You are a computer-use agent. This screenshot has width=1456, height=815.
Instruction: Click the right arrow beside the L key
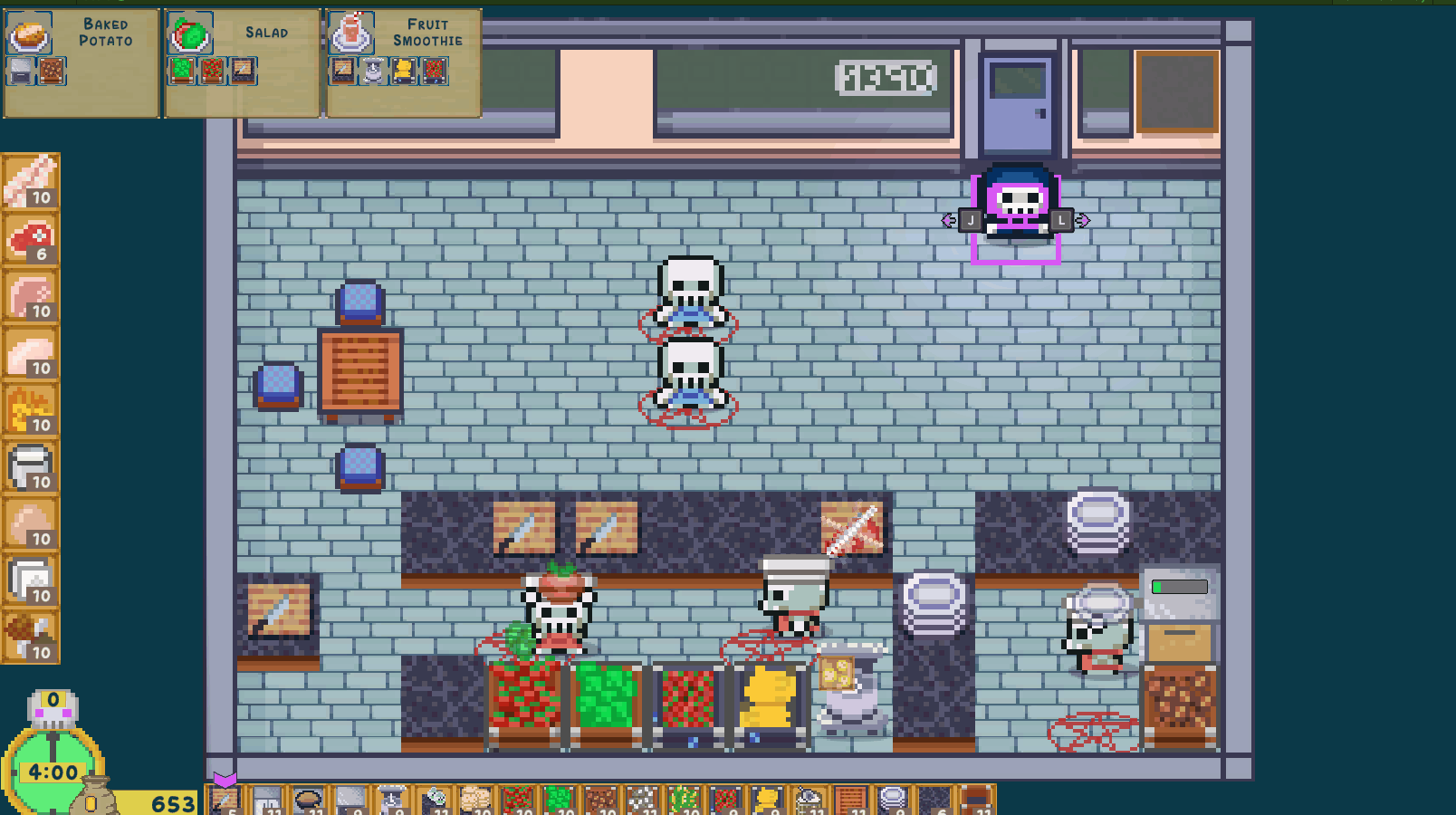(1084, 219)
